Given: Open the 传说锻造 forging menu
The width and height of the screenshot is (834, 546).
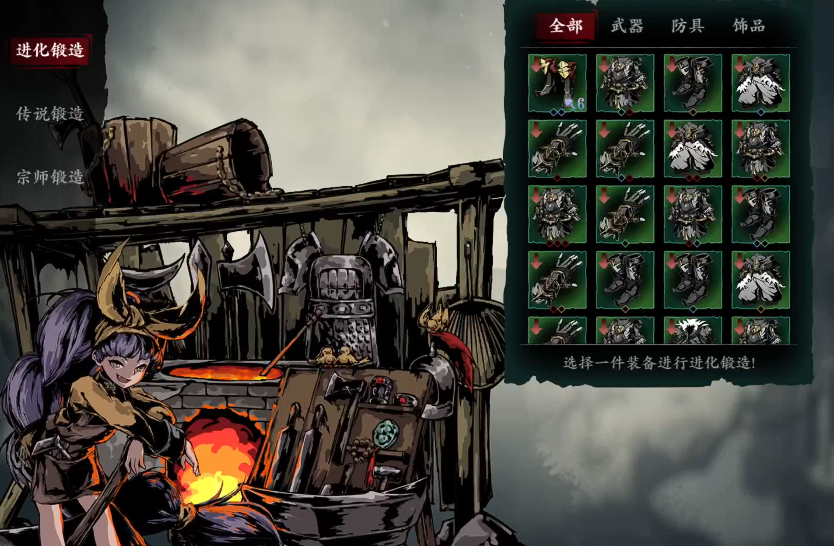Looking at the screenshot, I should [x=50, y=114].
